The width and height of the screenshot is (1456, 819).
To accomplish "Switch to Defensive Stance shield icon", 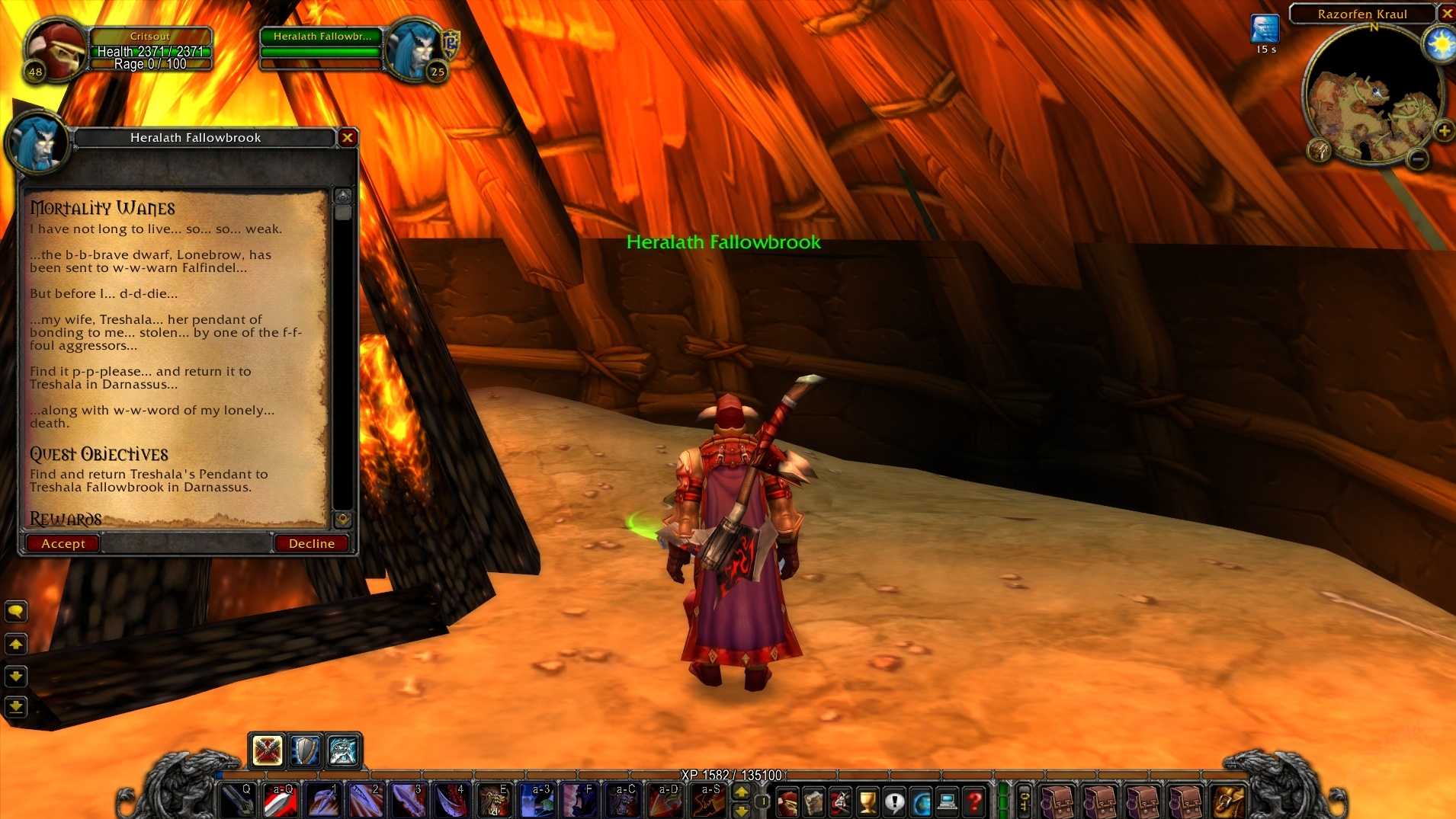I will pos(305,750).
